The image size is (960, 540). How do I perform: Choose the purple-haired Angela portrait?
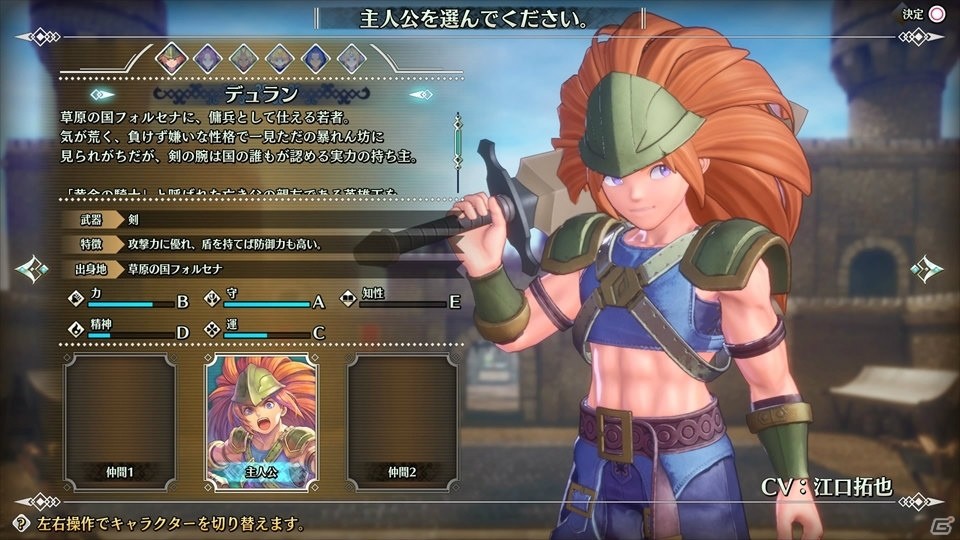(x=207, y=58)
